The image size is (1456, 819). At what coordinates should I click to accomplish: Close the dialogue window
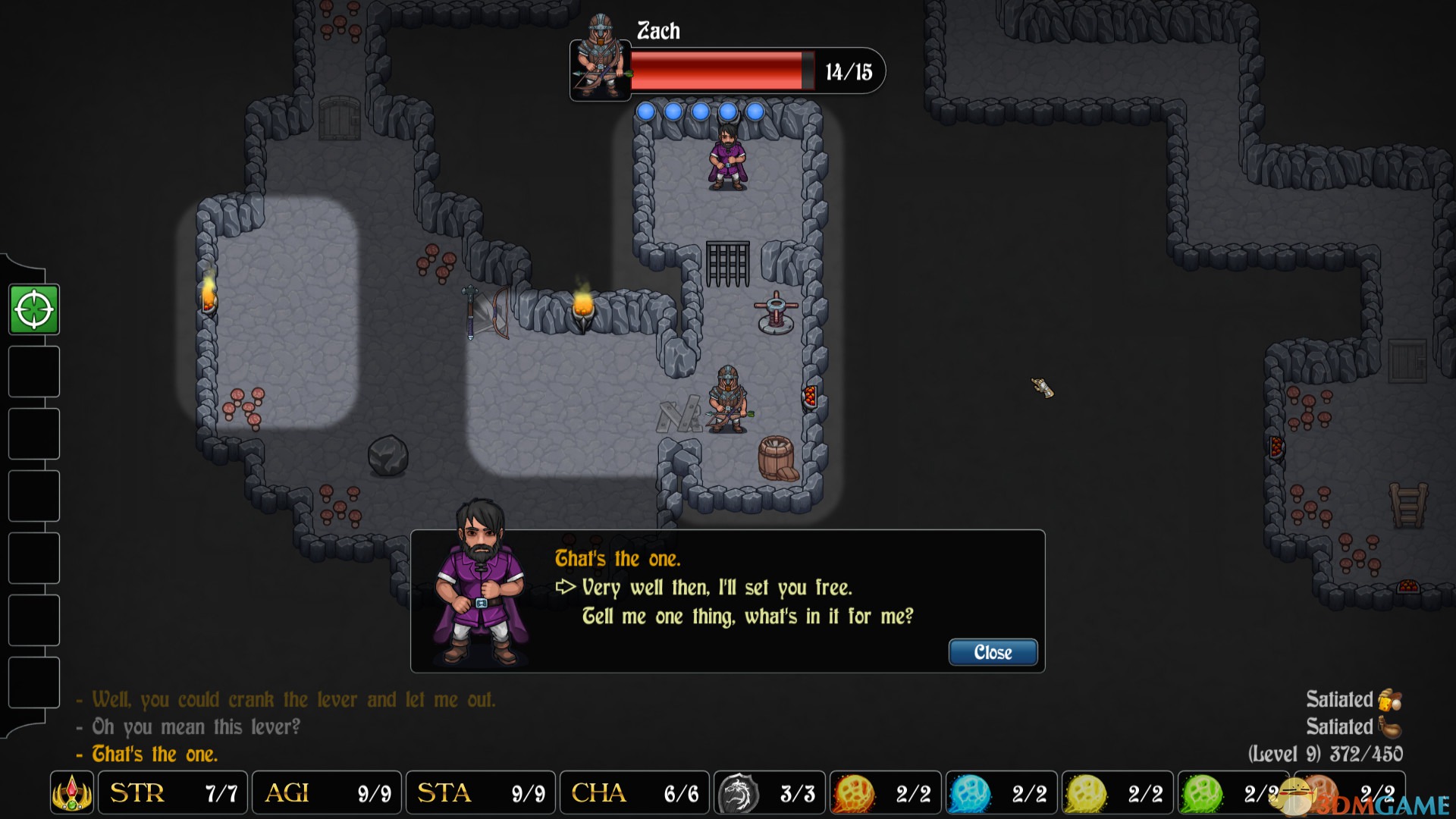[x=993, y=652]
